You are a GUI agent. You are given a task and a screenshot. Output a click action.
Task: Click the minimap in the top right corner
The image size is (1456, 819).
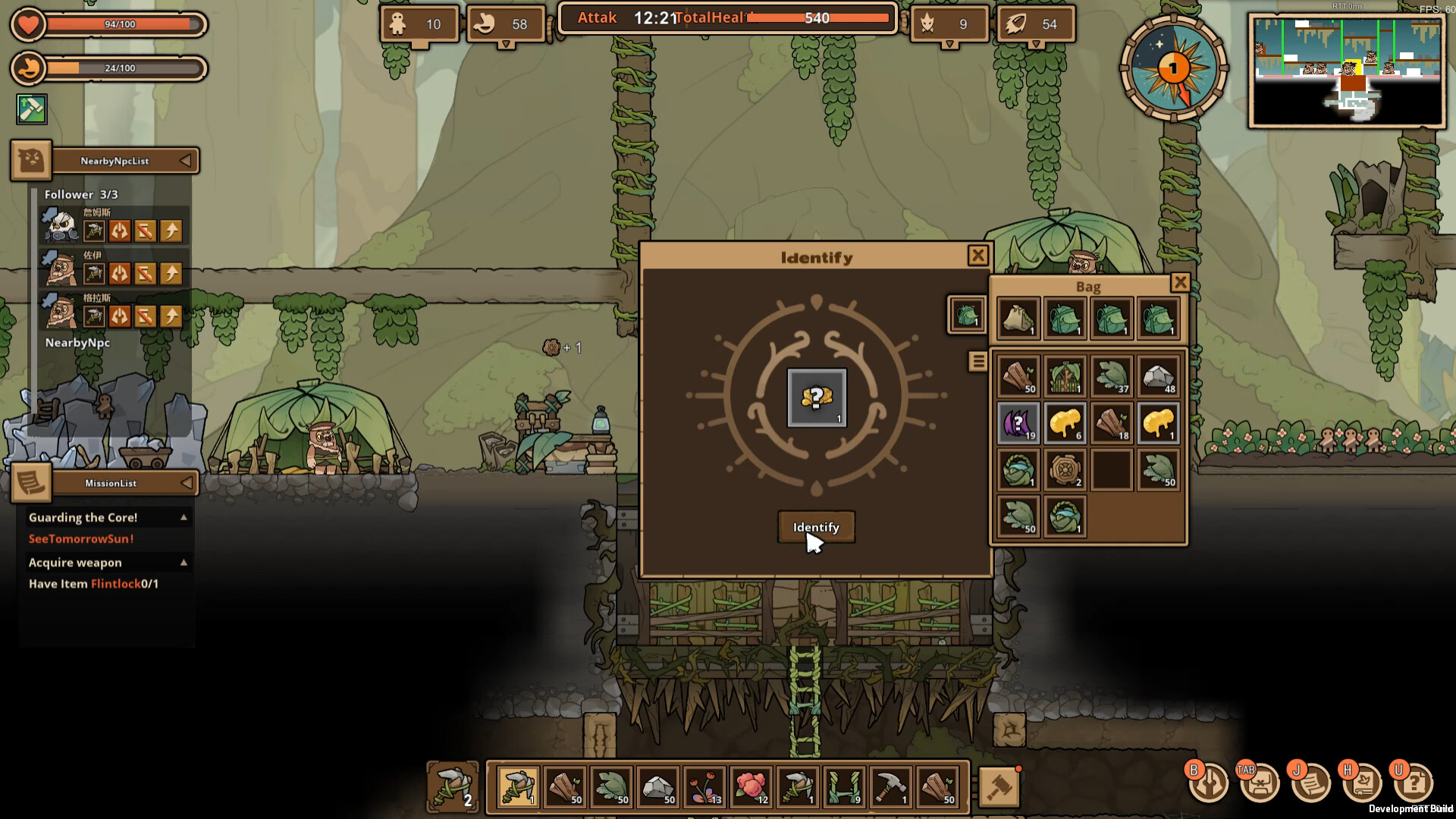coord(1348,72)
